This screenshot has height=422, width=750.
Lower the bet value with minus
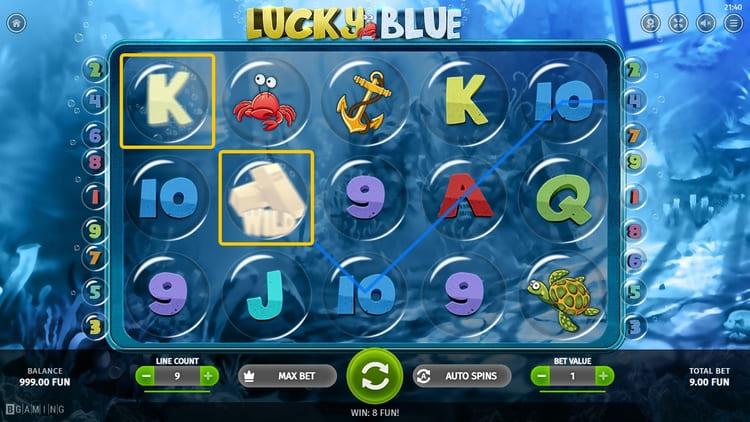pos(541,376)
